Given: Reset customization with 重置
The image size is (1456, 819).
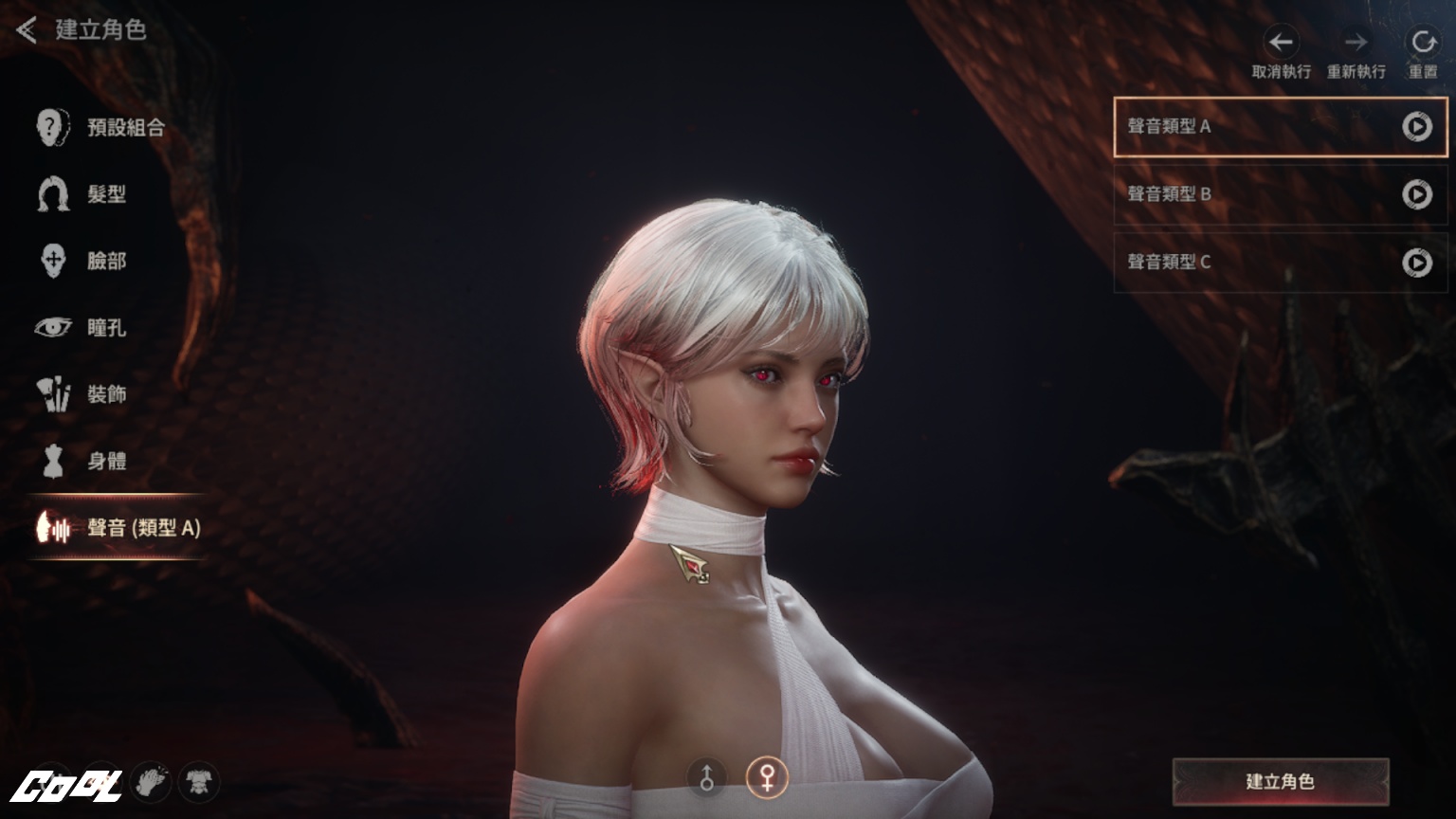Looking at the screenshot, I should (1423, 43).
